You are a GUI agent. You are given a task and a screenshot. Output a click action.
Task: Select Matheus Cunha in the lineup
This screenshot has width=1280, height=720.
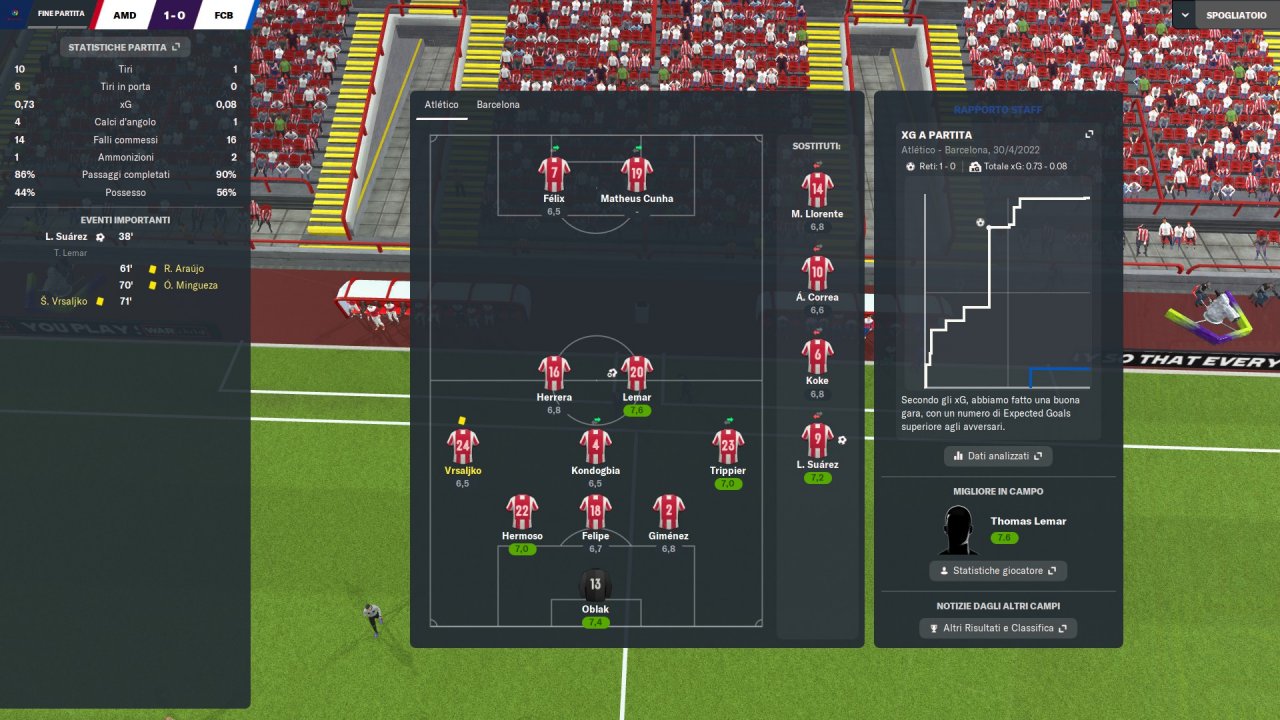pyautogui.click(x=636, y=174)
